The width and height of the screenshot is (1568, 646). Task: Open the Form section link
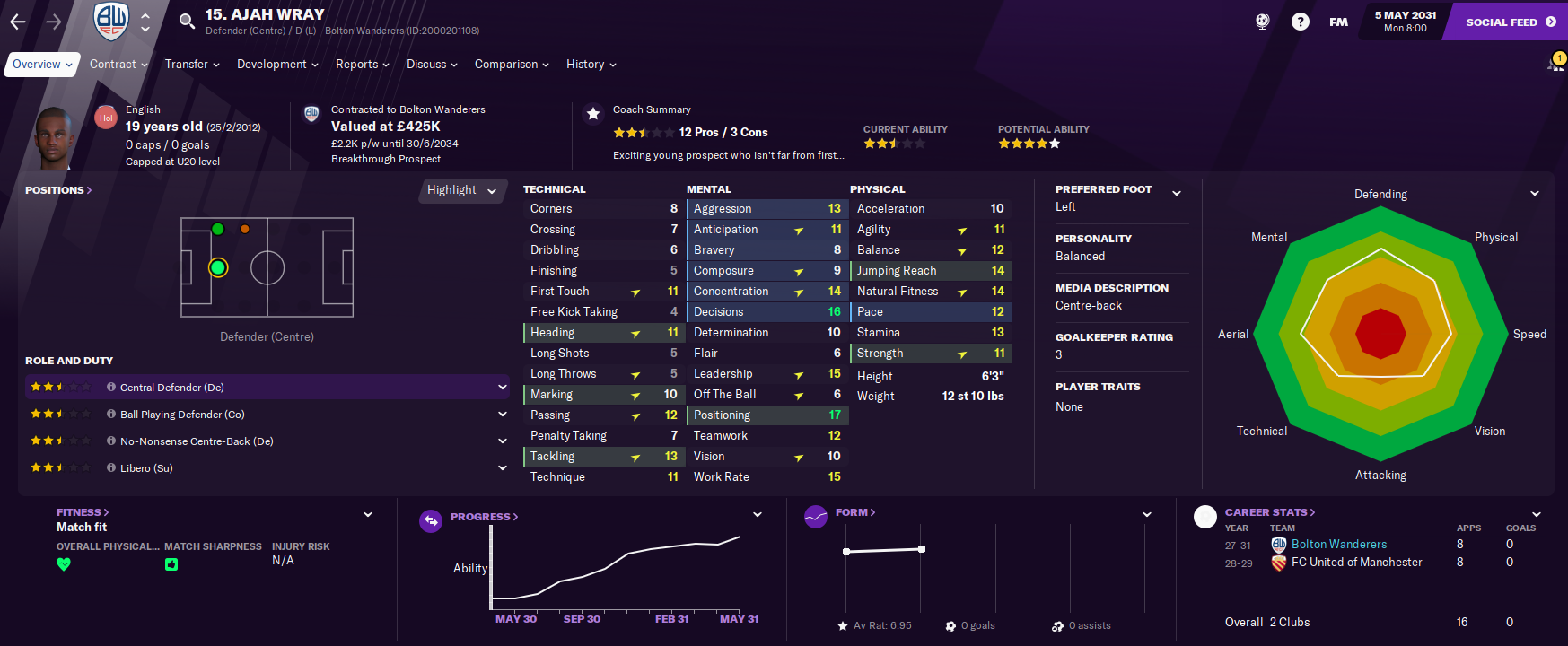click(x=855, y=512)
